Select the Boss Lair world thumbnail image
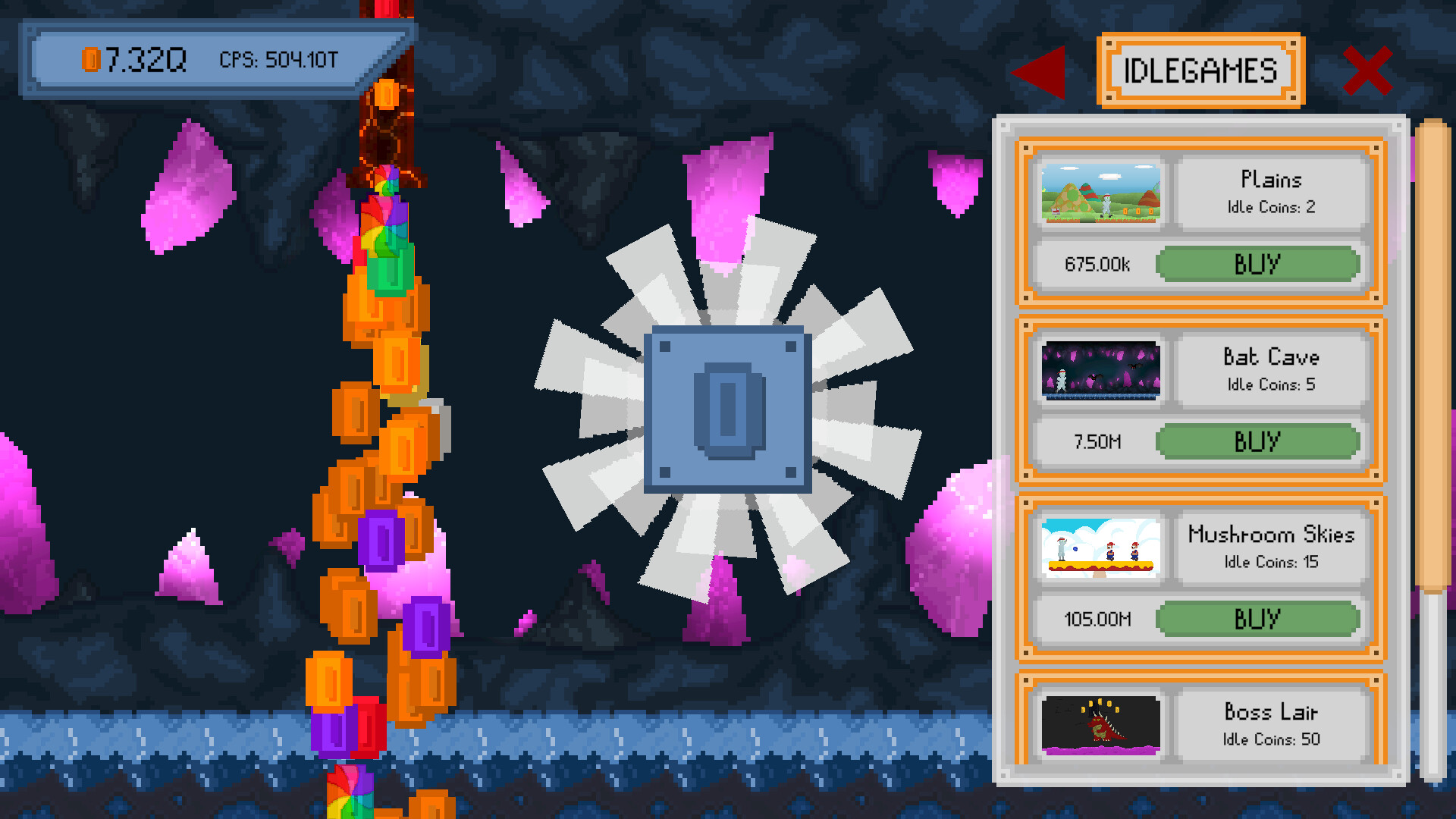 point(1100,725)
